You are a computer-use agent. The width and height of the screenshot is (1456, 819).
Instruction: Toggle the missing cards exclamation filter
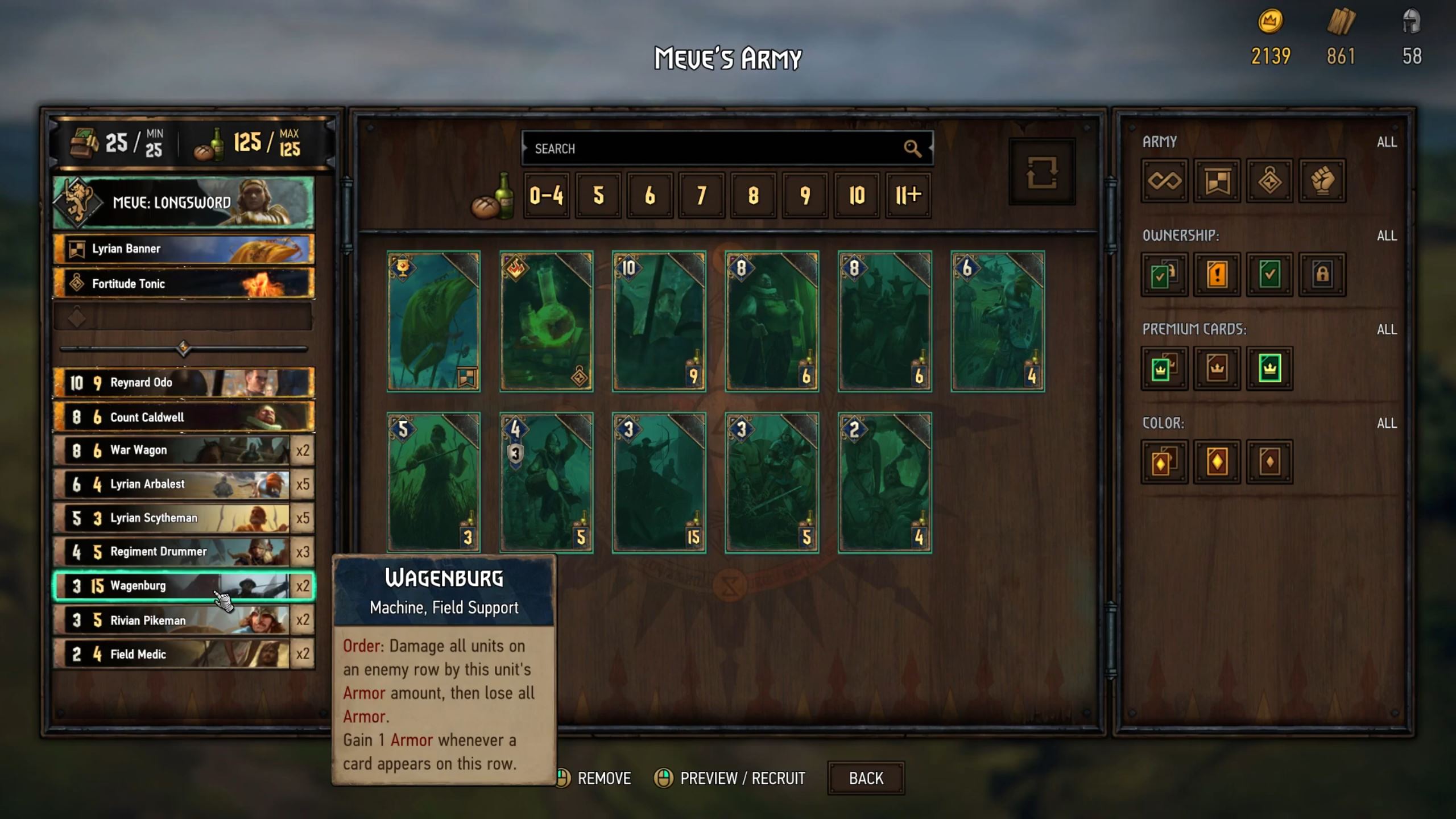(x=1217, y=275)
